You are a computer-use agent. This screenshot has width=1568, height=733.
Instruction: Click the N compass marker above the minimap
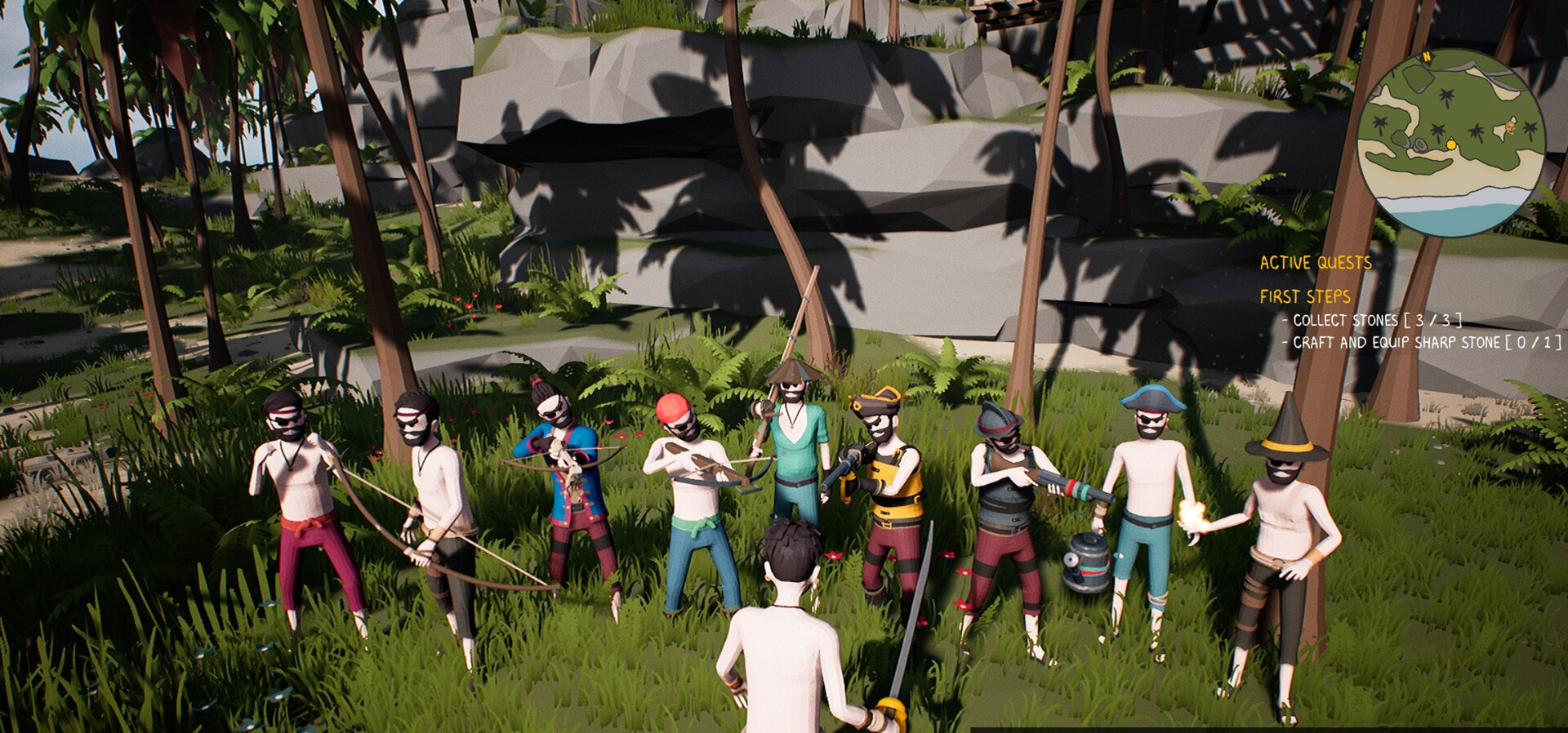tap(1425, 56)
